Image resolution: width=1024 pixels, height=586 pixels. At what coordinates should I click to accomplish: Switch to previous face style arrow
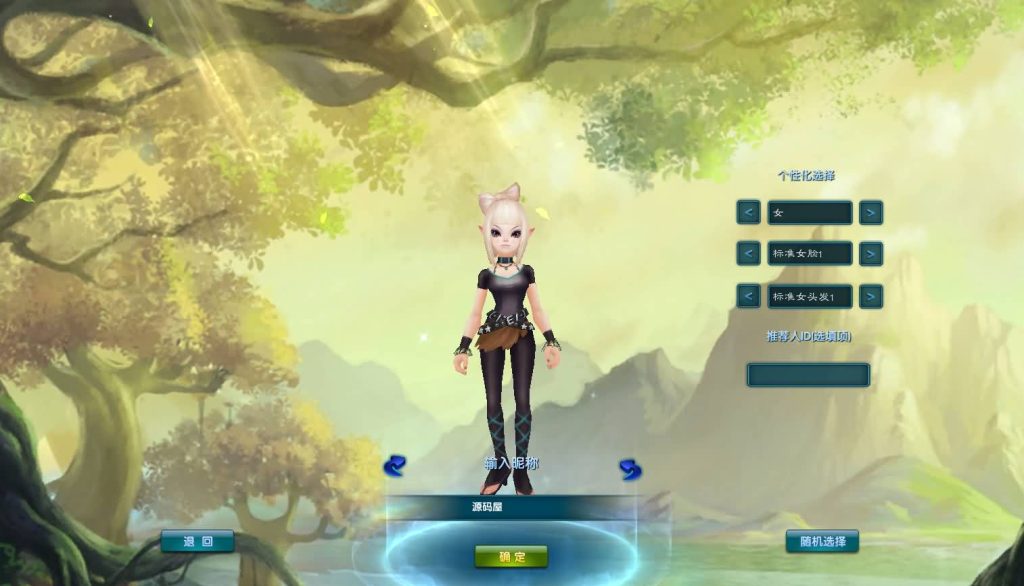[x=748, y=254]
